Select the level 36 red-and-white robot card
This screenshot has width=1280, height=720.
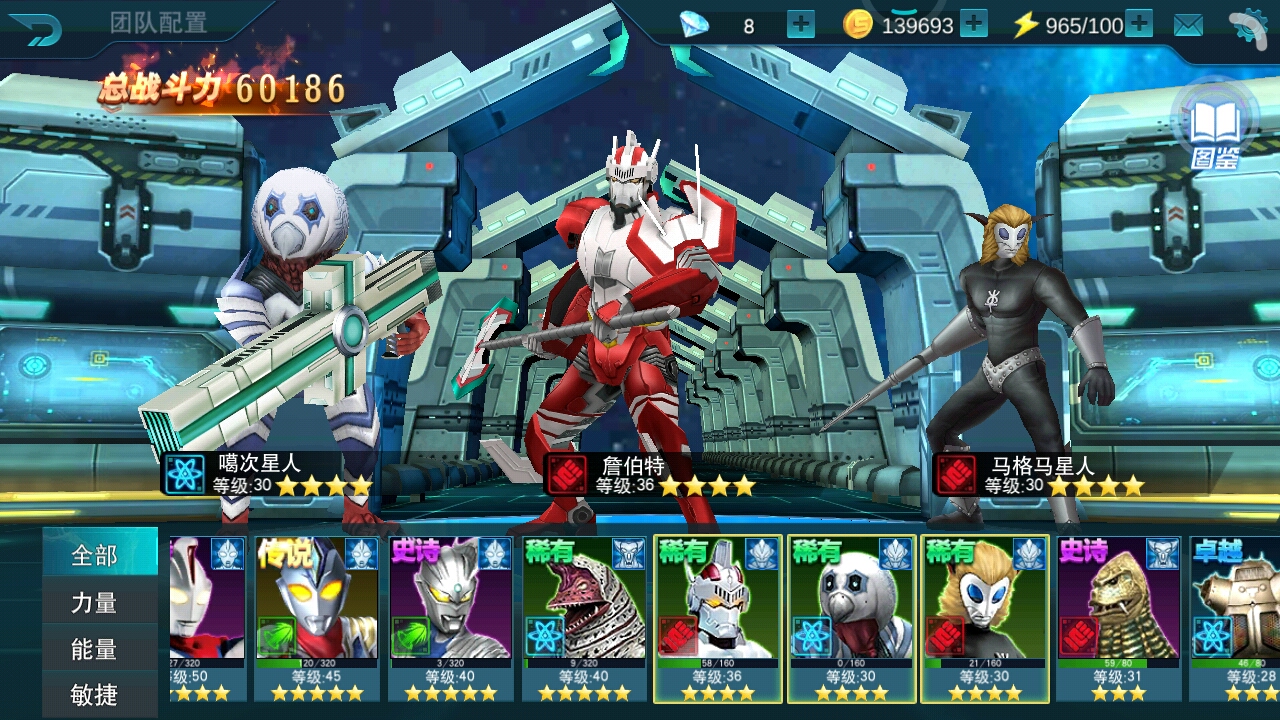717,618
